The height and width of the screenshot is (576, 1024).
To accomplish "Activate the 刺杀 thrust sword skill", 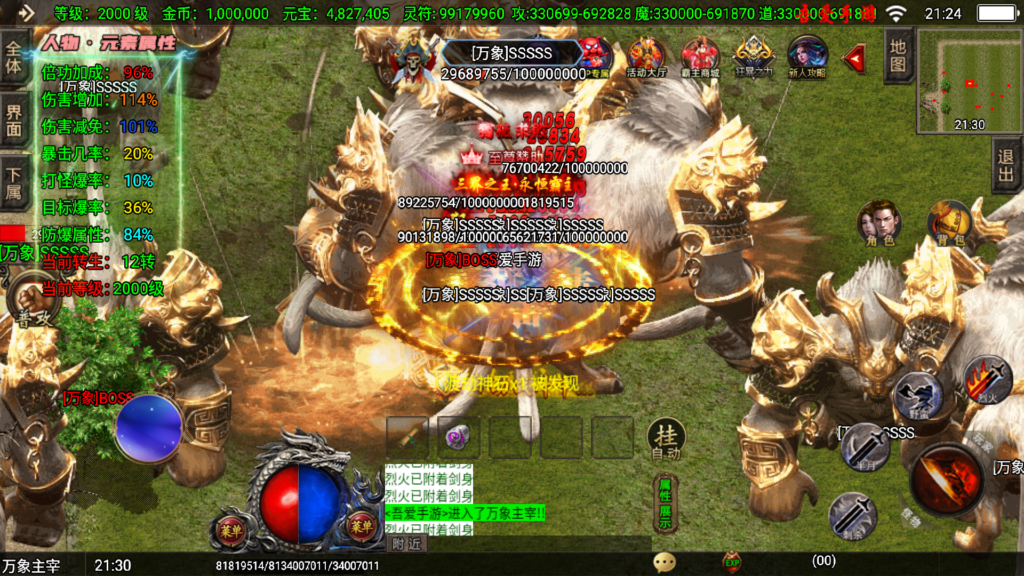I will (852, 514).
